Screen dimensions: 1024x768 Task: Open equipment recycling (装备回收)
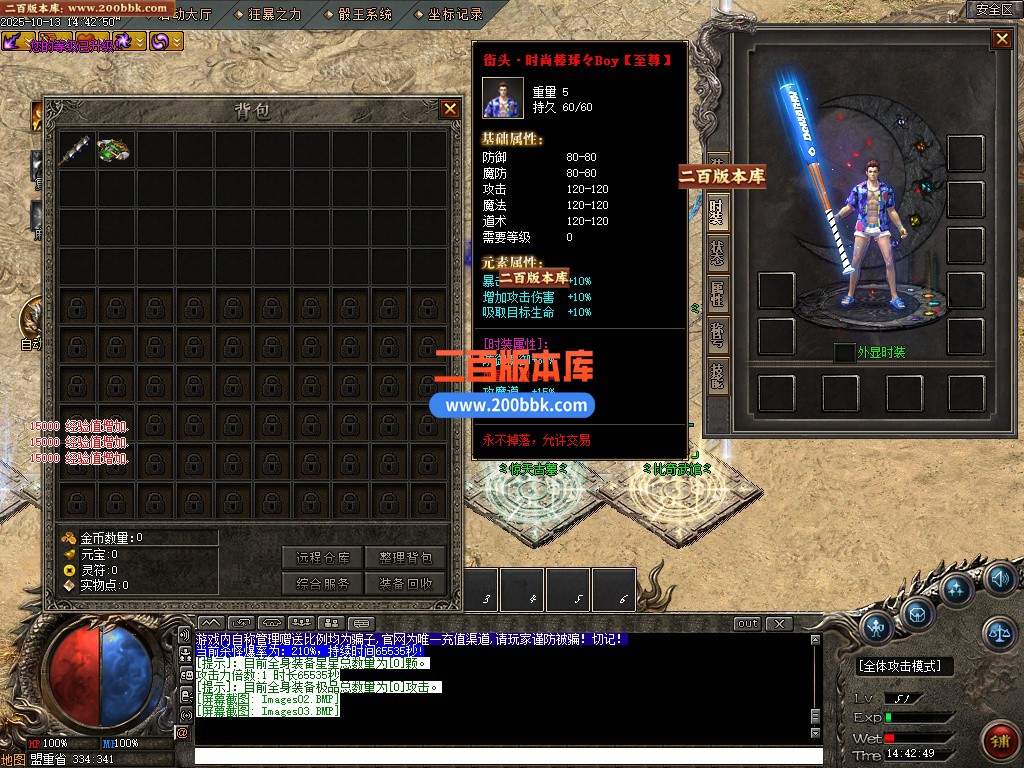[406, 583]
